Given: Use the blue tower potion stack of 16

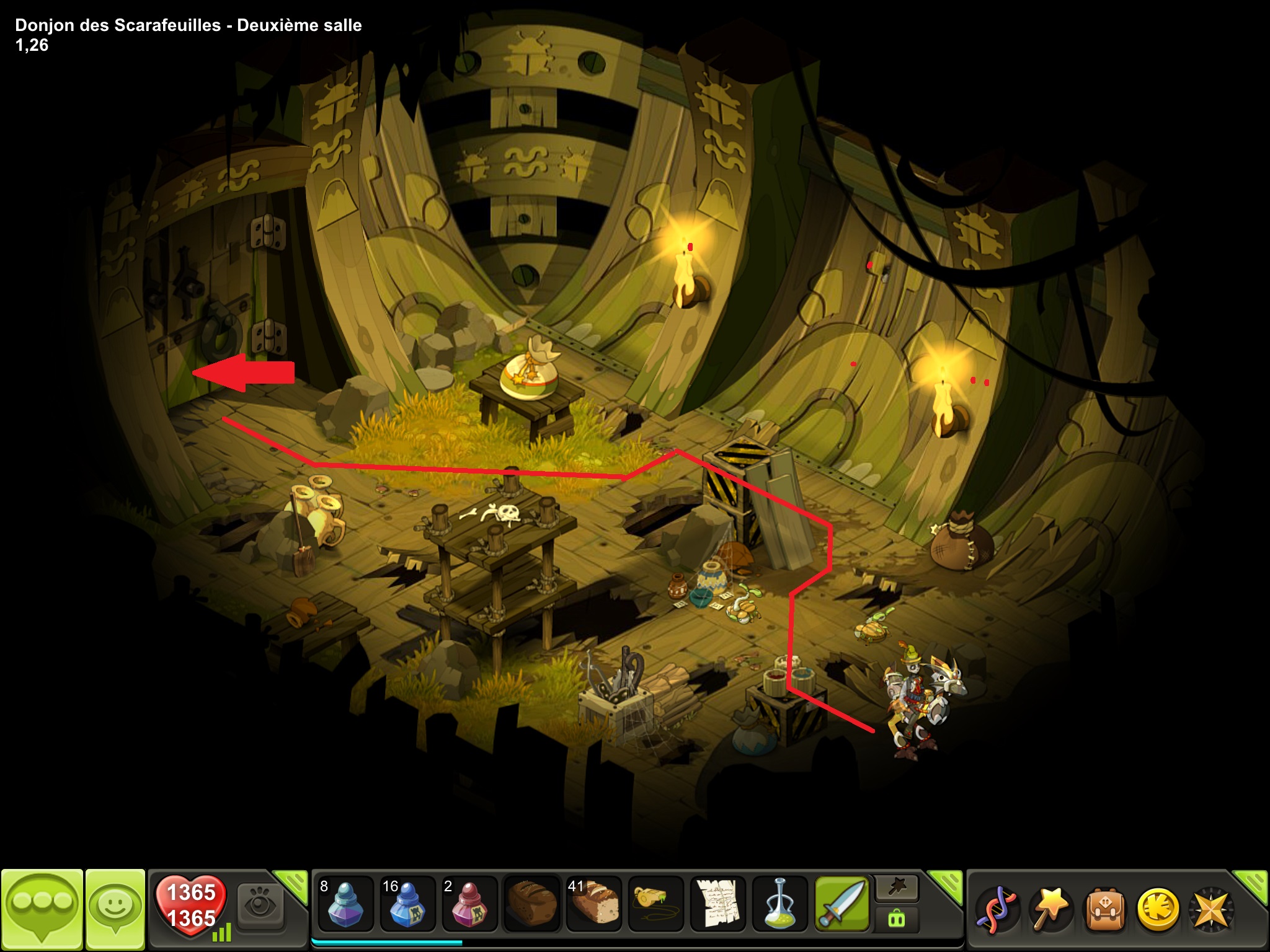Looking at the screenshot, I should 407,904.
